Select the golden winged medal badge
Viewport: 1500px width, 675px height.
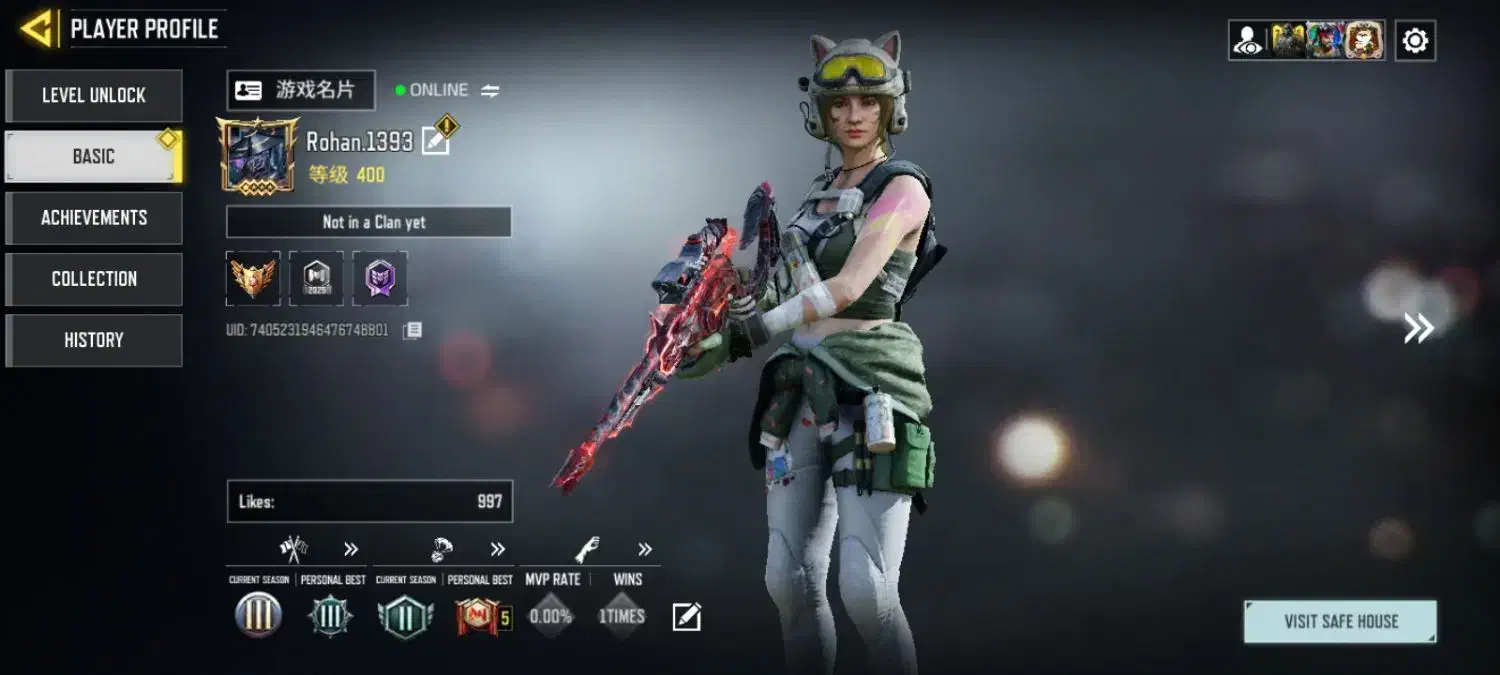pyautogui.click(x=253, y=278)
